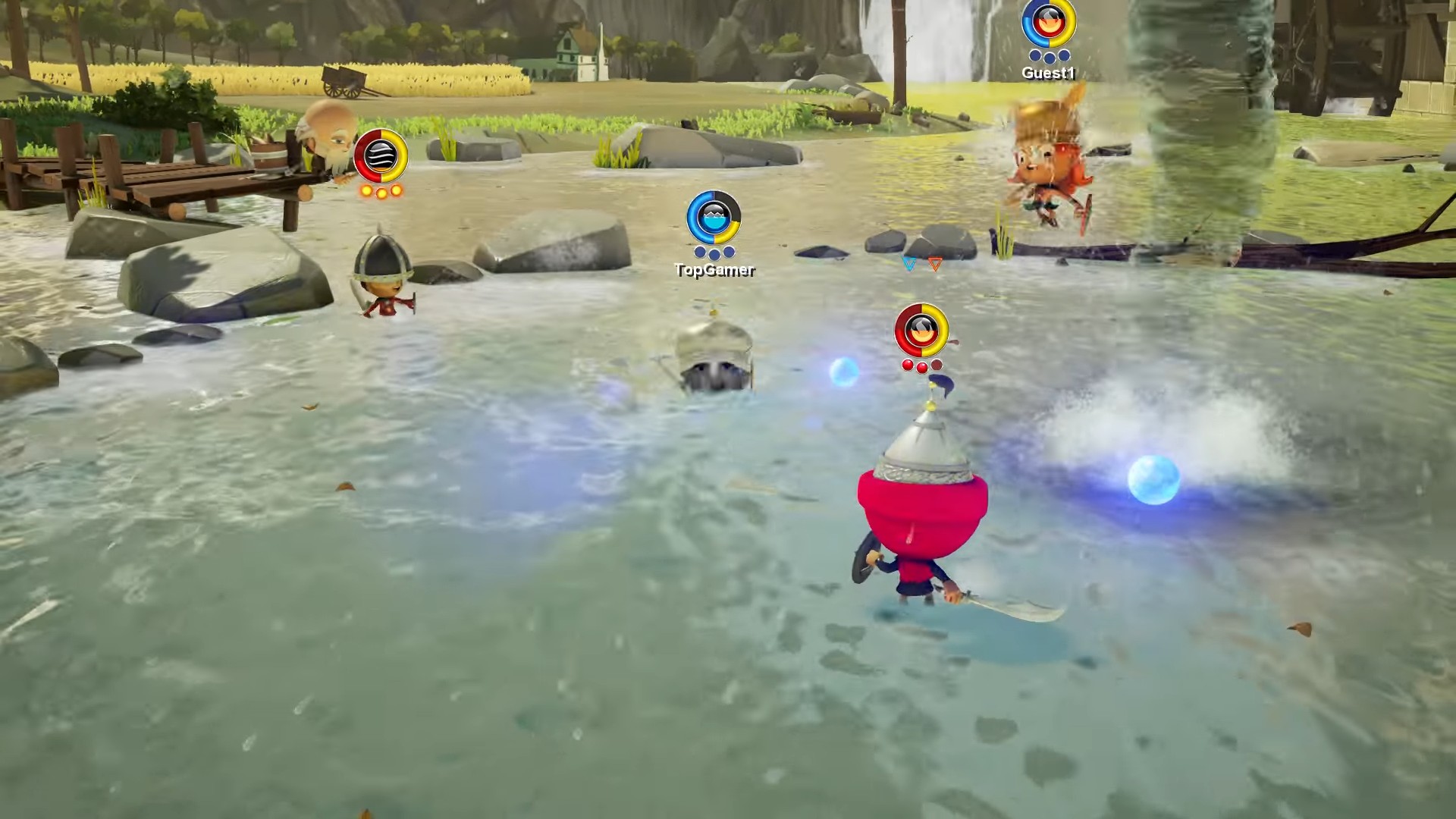Toggle the orange downward triangle marker
The width and height of the screenshot is (1456, 819).
pyautogui.click(x=935, y=265)
